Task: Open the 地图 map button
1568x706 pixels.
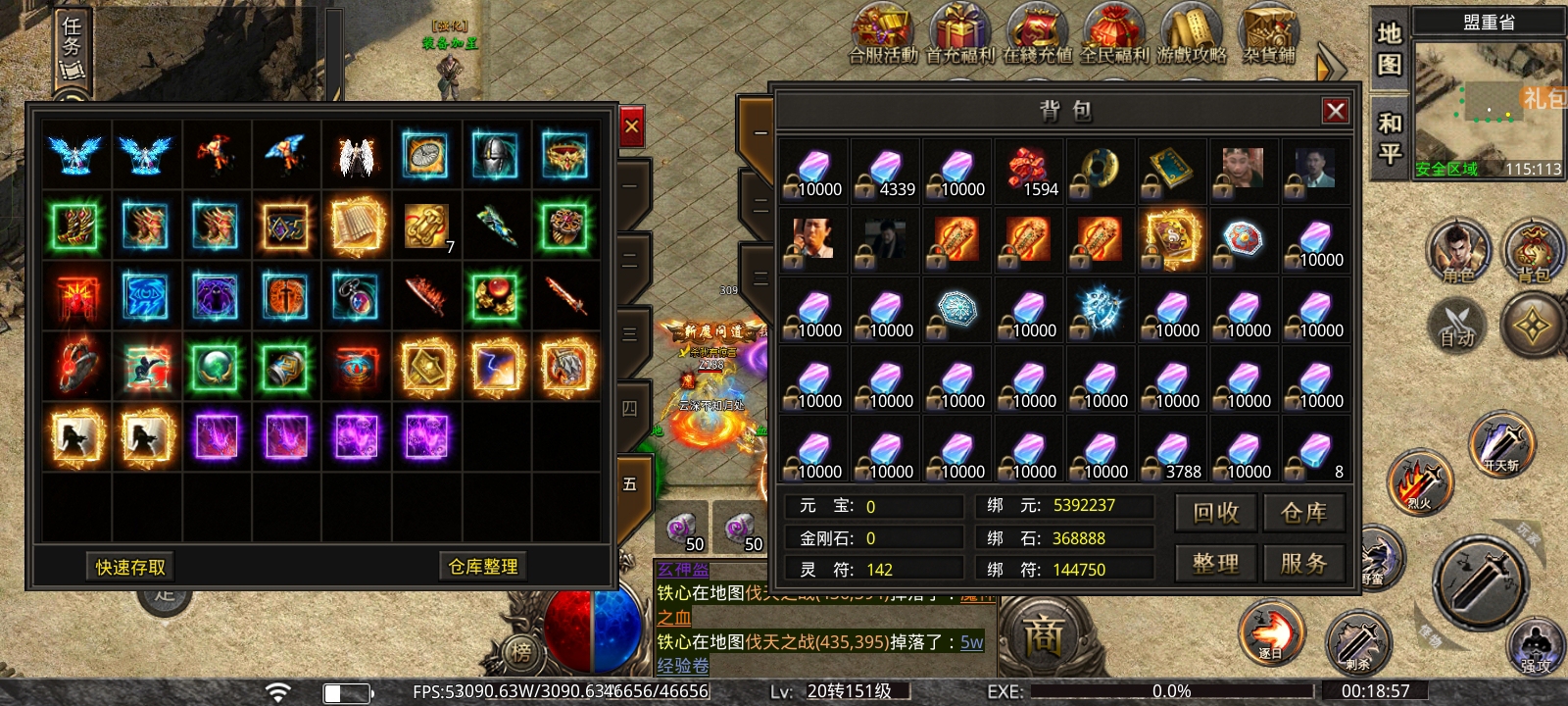Action: pyautogui.click(x=1390, y=49)
